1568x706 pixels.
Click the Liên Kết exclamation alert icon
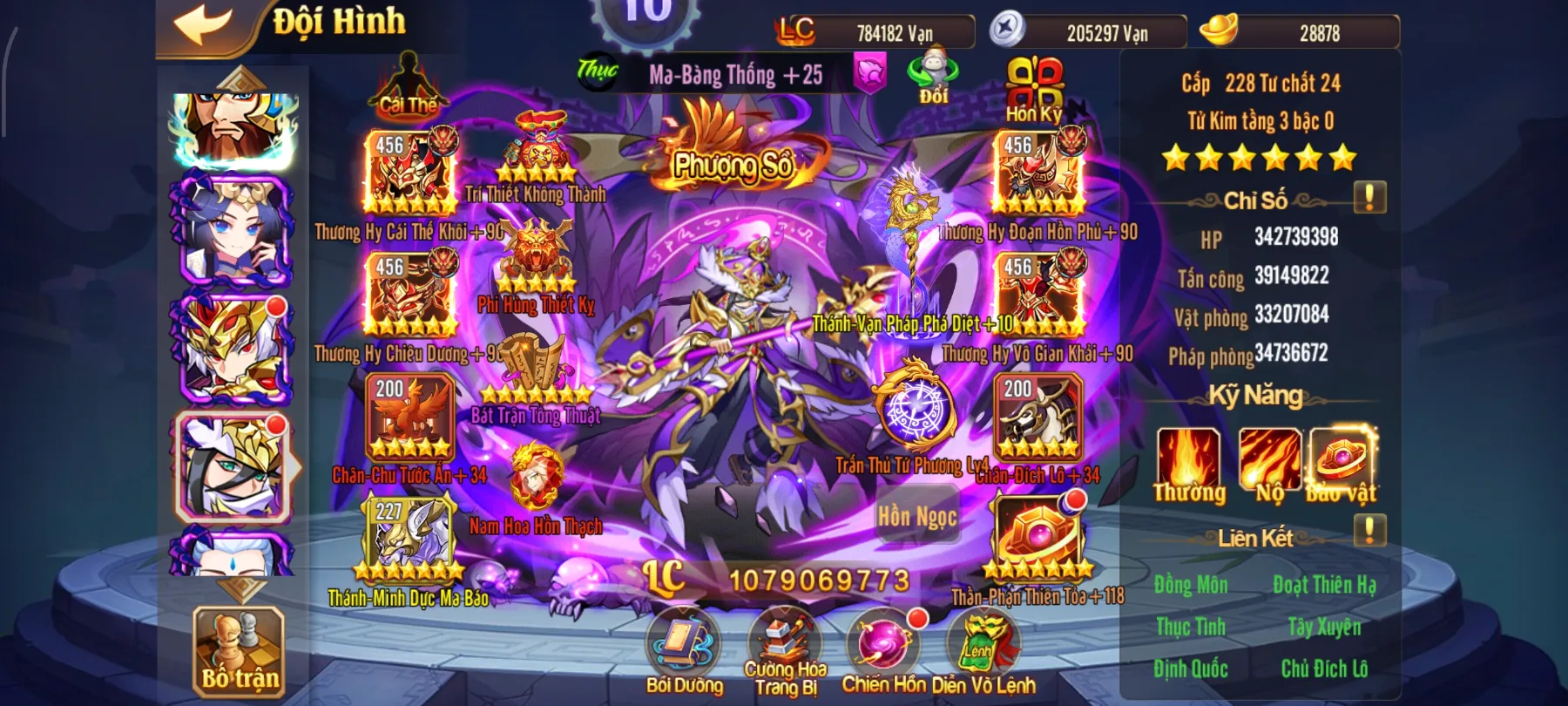pos(1368,528)
